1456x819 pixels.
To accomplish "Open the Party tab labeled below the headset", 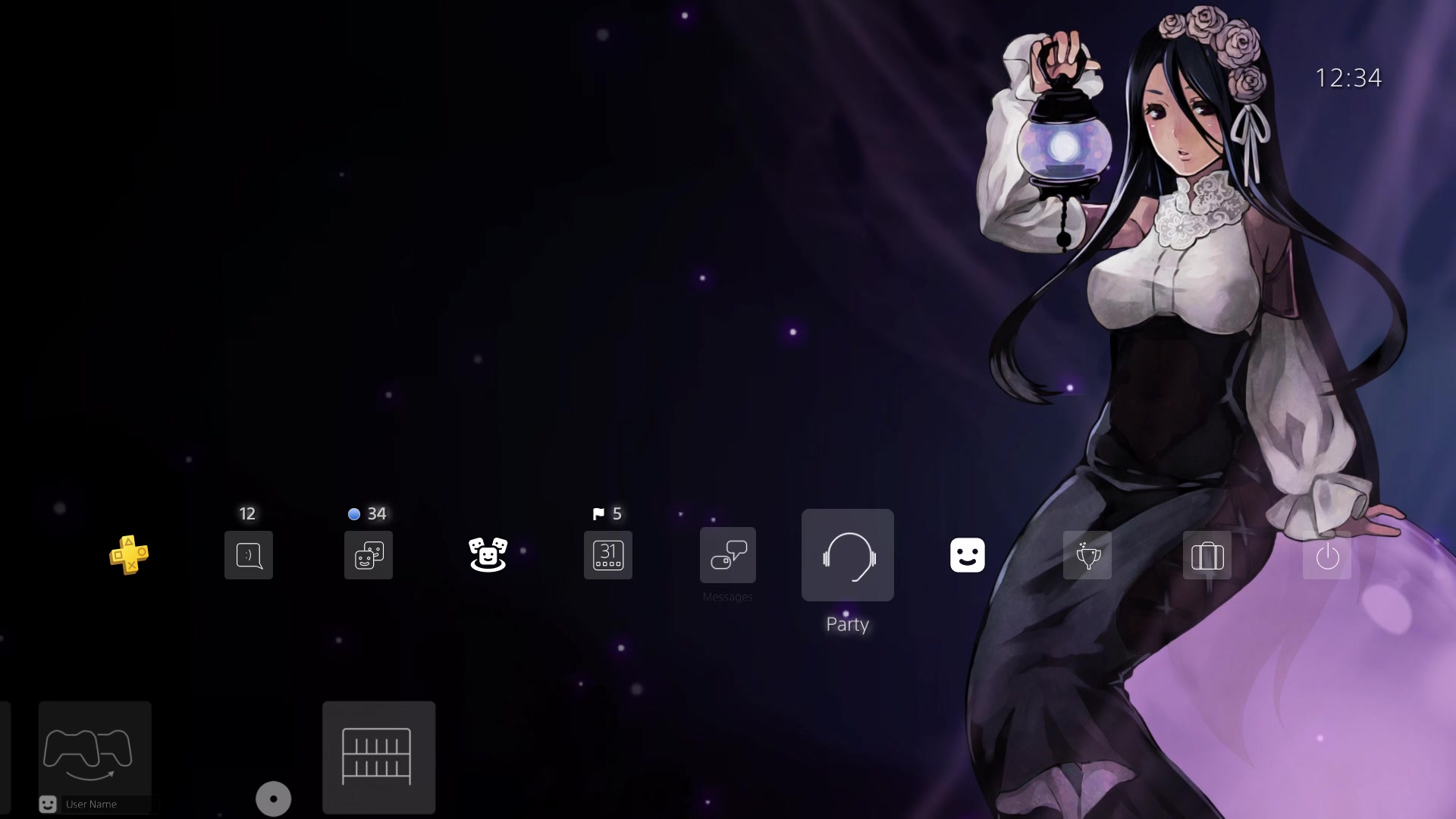I will click(847, 624).
